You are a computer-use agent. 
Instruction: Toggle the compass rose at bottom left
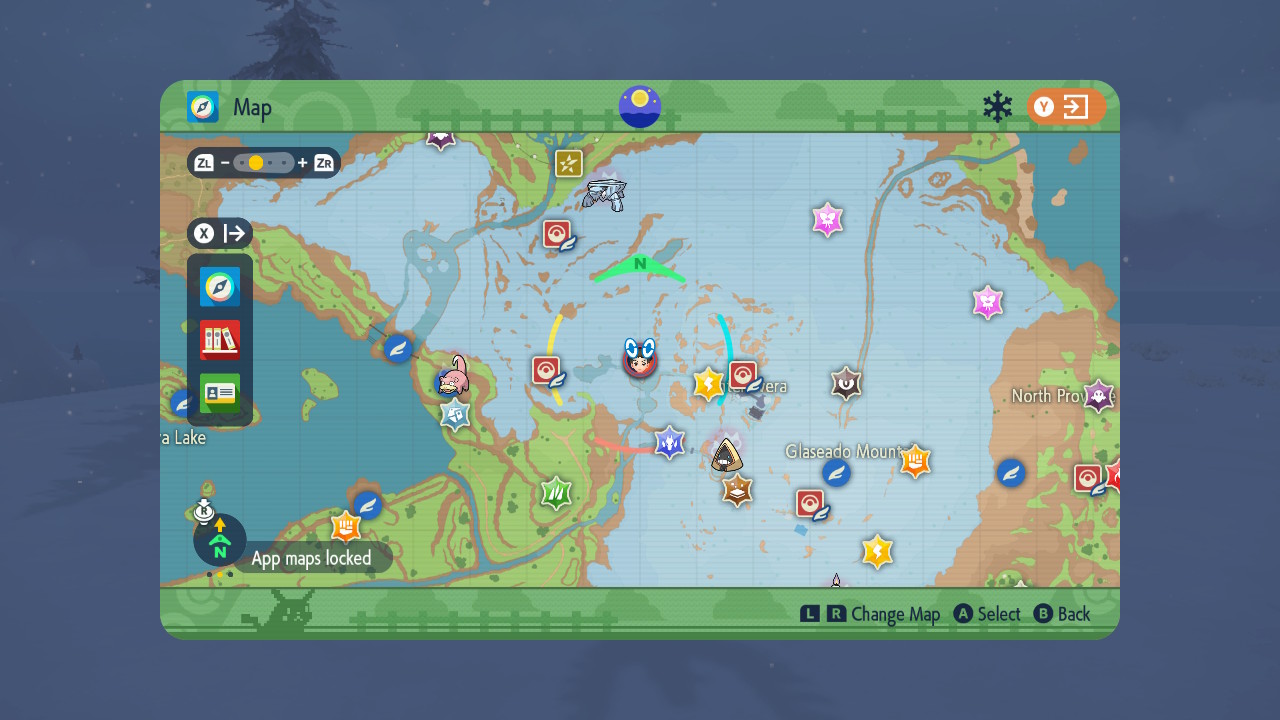[219, 540]
